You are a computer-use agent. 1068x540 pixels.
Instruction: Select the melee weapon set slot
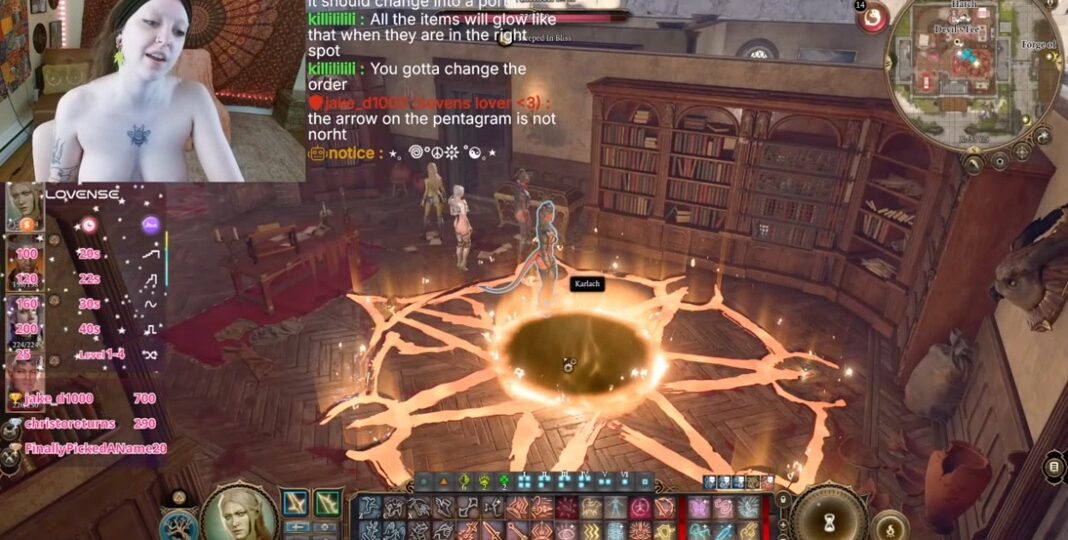pyautogui.click(x=296, y=503)
